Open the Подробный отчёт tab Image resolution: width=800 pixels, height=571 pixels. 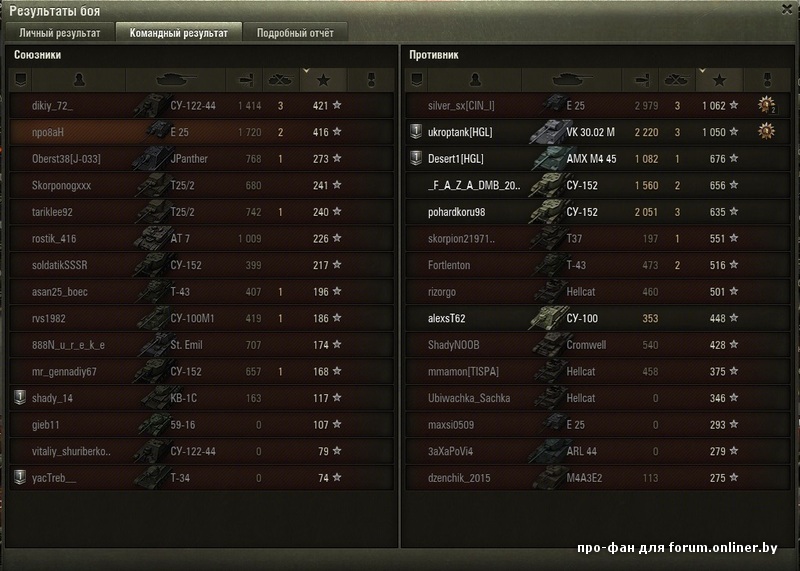coord(295,33)
